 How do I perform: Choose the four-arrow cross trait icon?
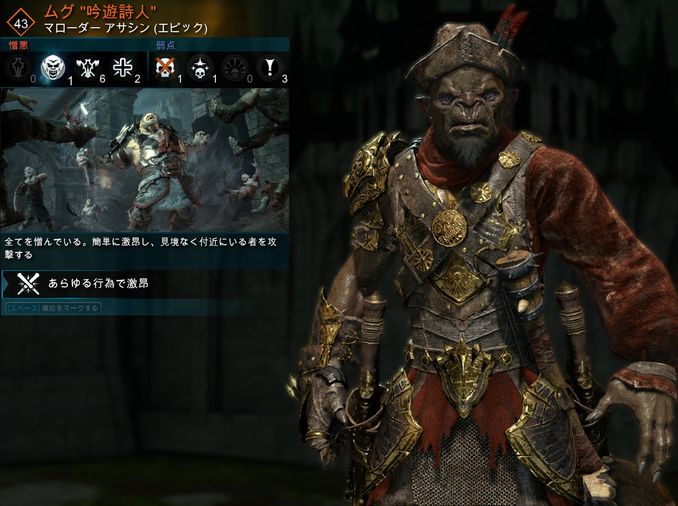coord(123,68)
